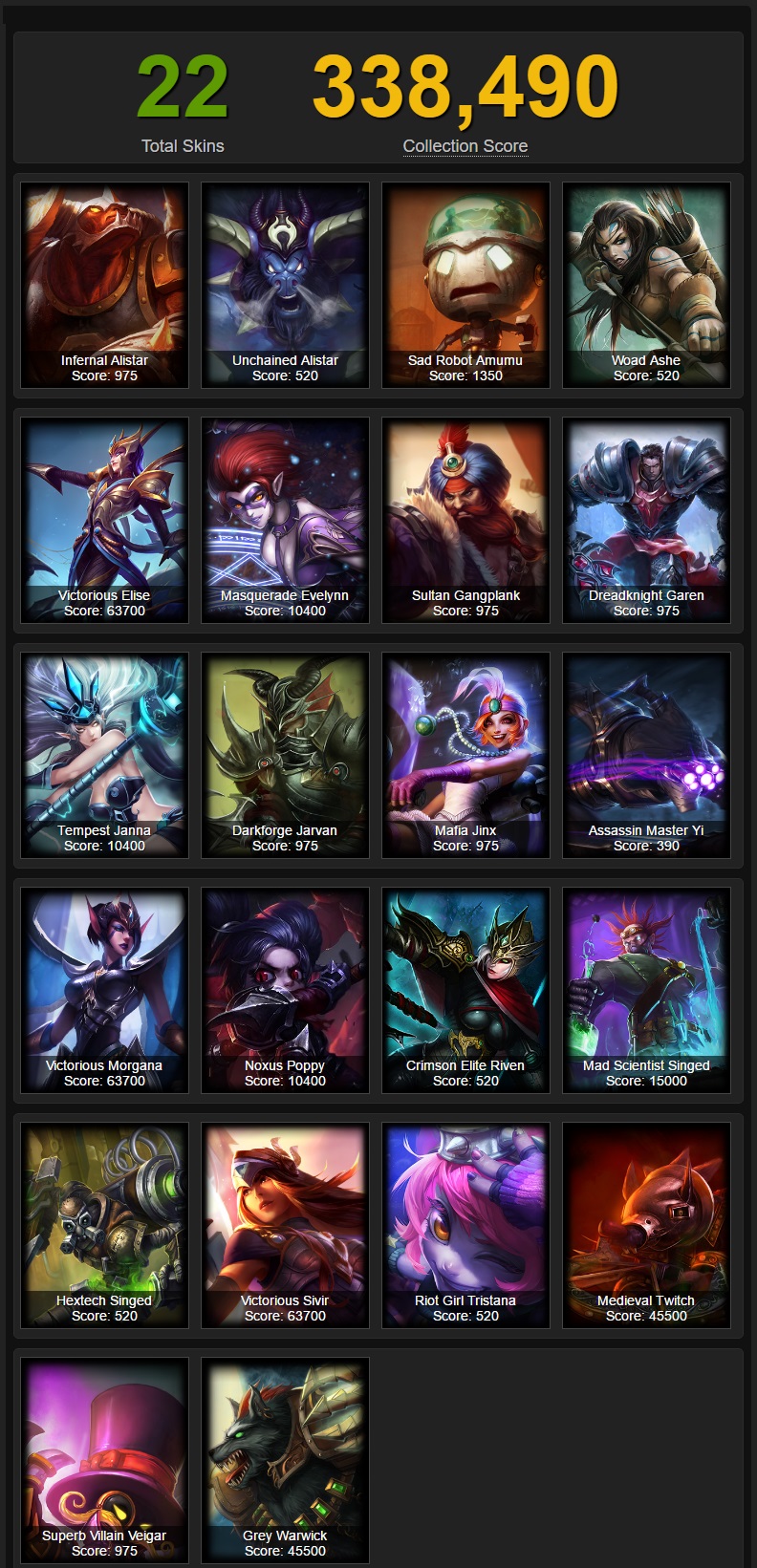
Task: Choose the Medieval Twitch skin thumbnail
Action: [646, 1225]
